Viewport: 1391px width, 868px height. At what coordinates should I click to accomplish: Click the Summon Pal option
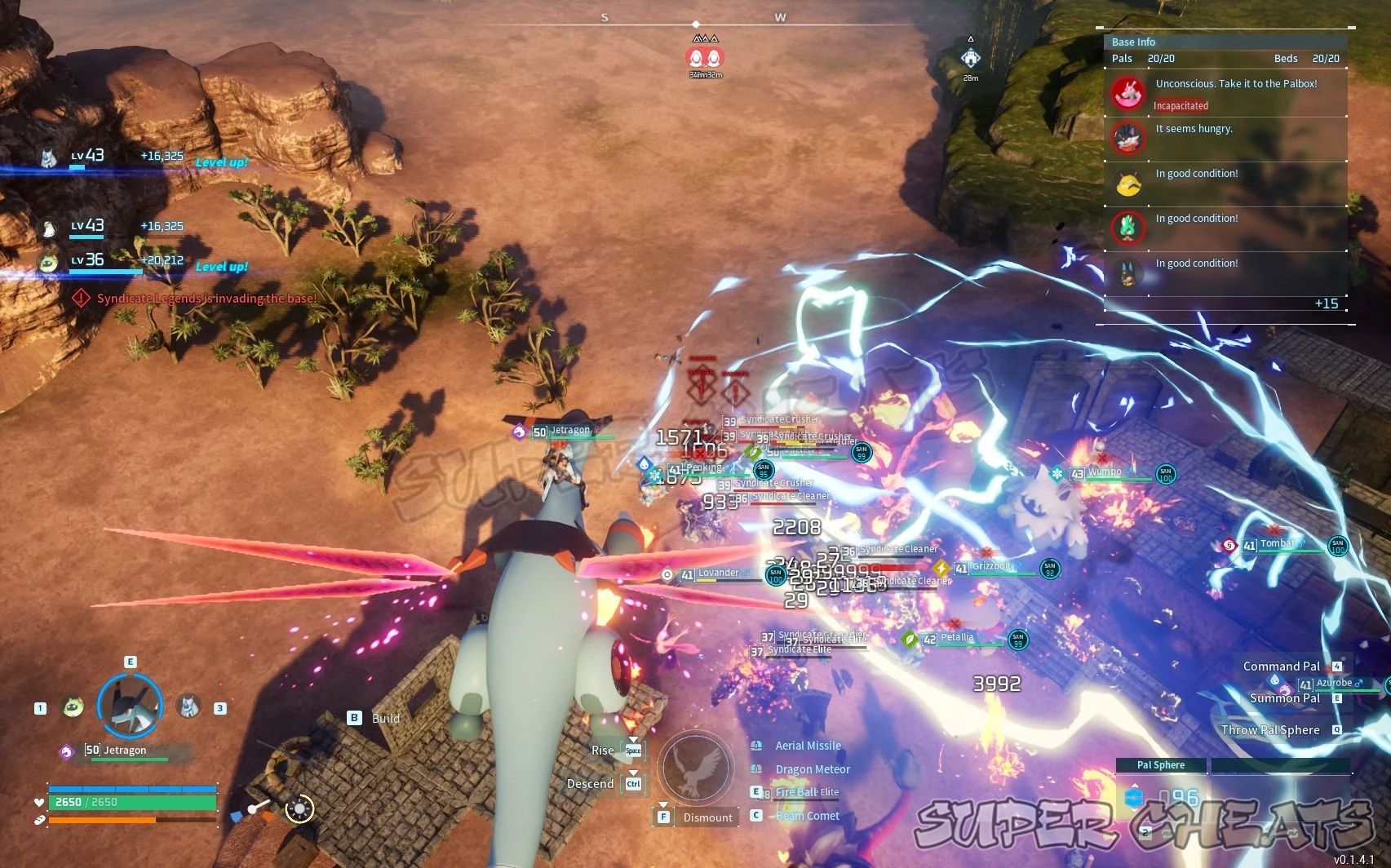pyautogui.click(x=1284, y=698)
